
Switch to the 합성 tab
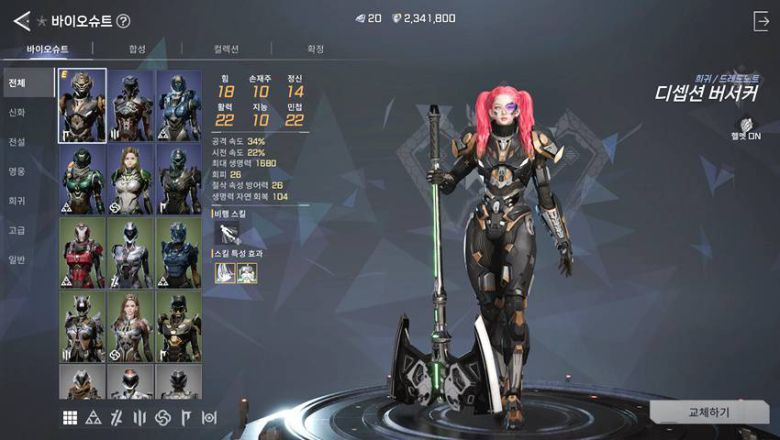pos(137,49)
